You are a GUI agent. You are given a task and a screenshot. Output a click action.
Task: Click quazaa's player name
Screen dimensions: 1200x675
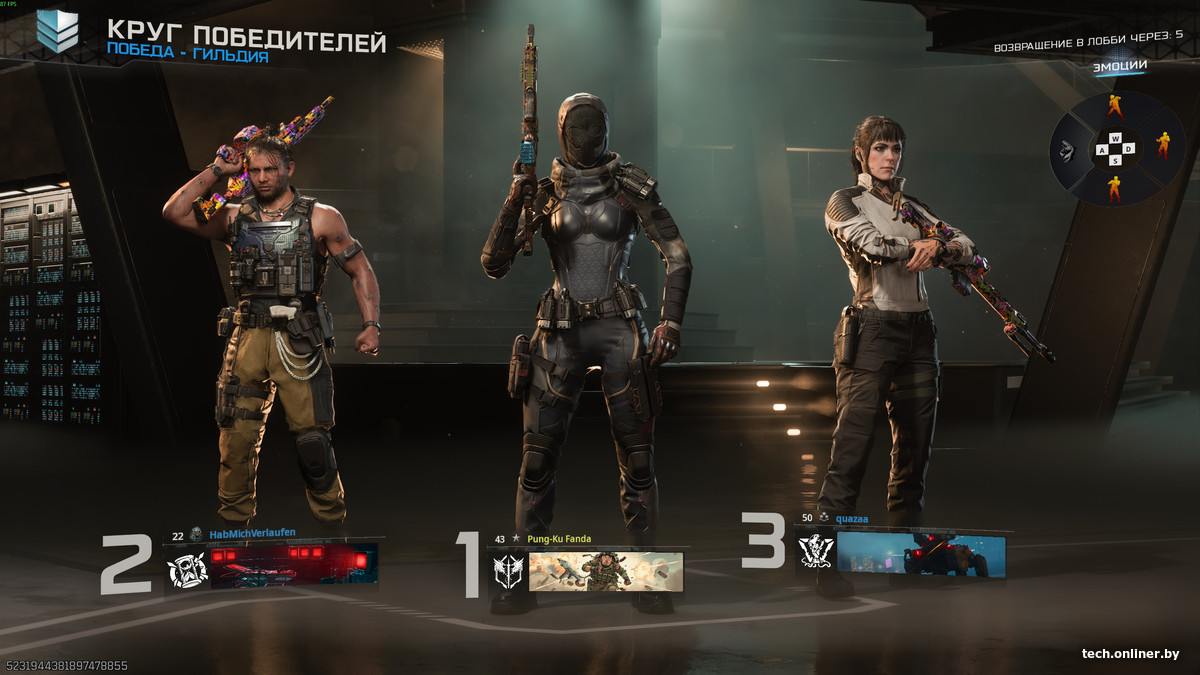853,518
